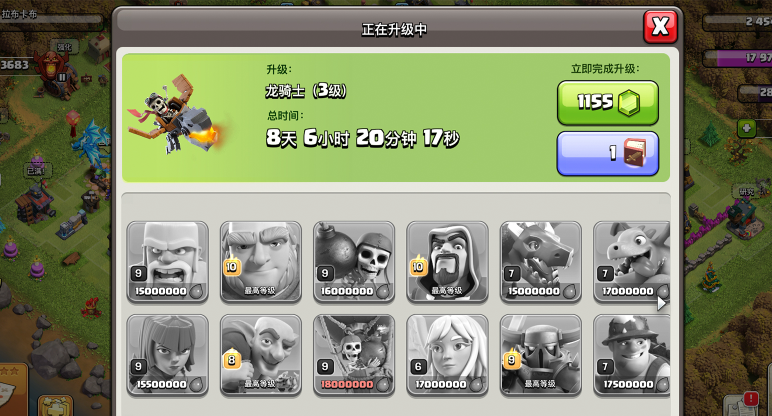This screenshot has height=416, width=772.
Task: Click the Goblin troop tile
Action: pyautogui.click(x=261, y=354)
